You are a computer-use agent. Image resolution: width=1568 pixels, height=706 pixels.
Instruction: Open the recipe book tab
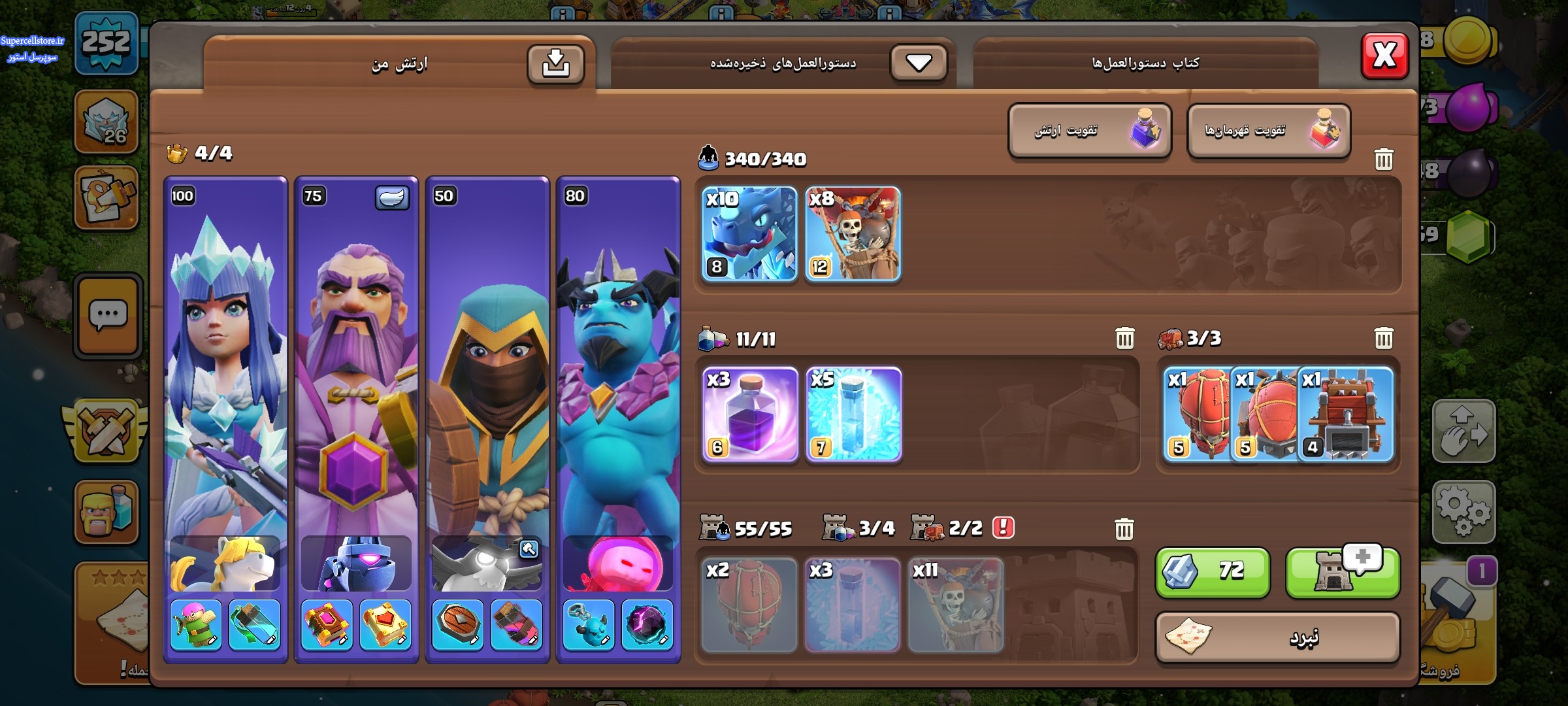point(1145,63)
